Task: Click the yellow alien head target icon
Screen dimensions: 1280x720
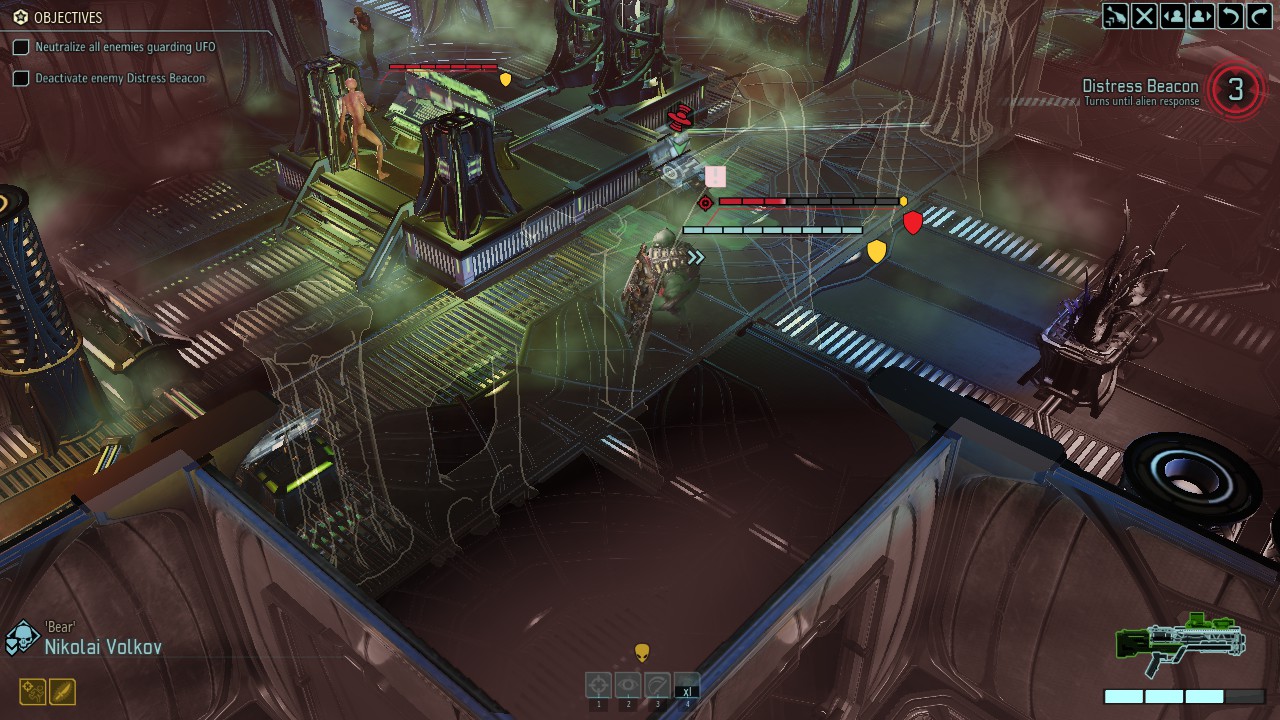Action: [x=642, y=653]
